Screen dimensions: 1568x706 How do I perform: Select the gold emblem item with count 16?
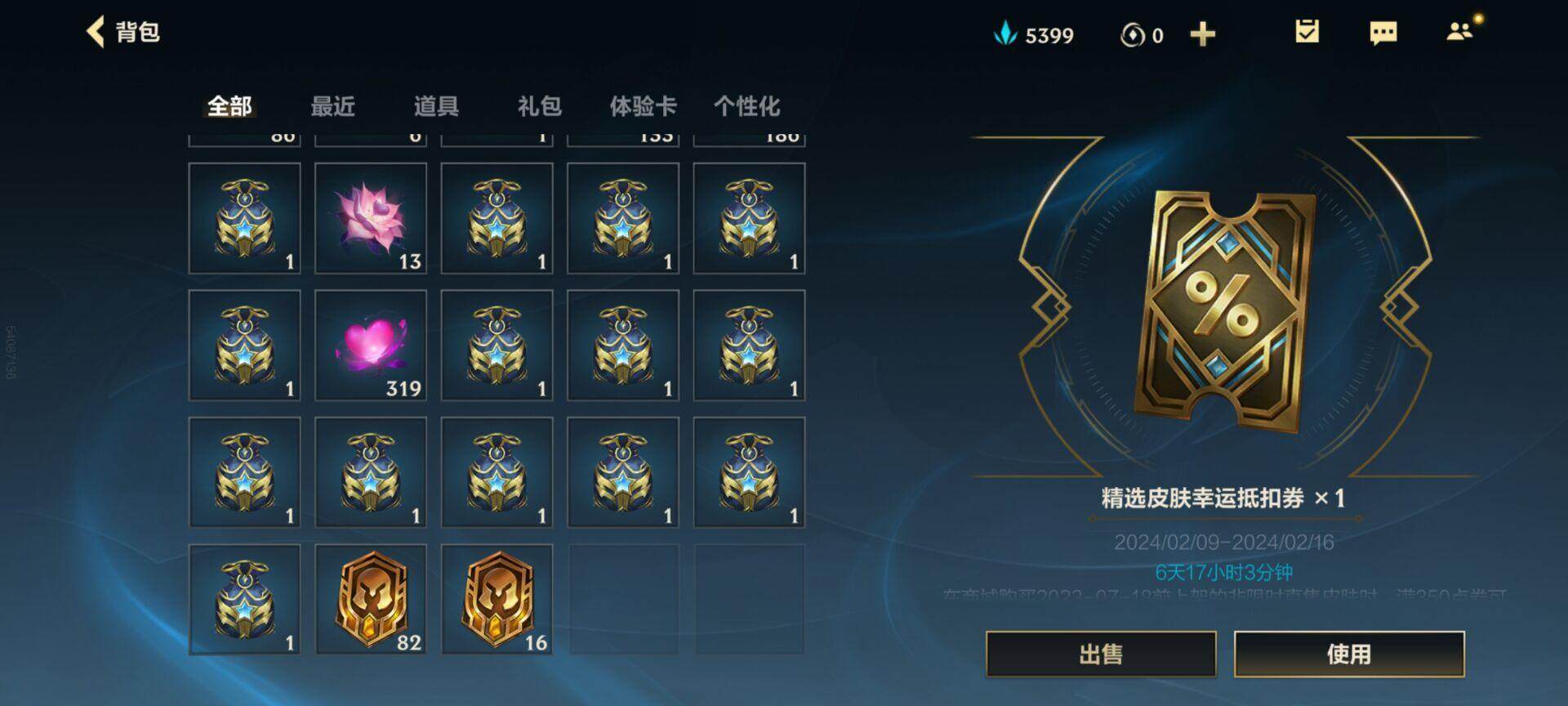[x=497, y=599]
